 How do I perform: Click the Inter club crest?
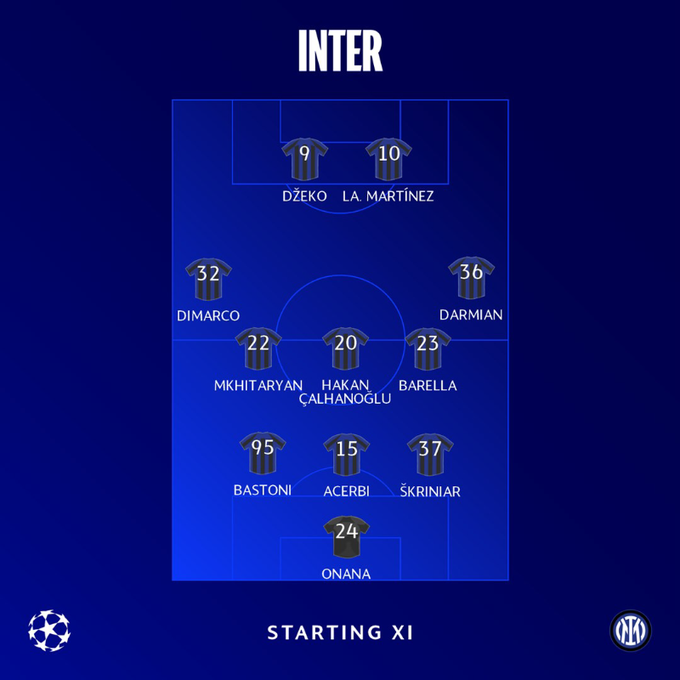point(631,630)
